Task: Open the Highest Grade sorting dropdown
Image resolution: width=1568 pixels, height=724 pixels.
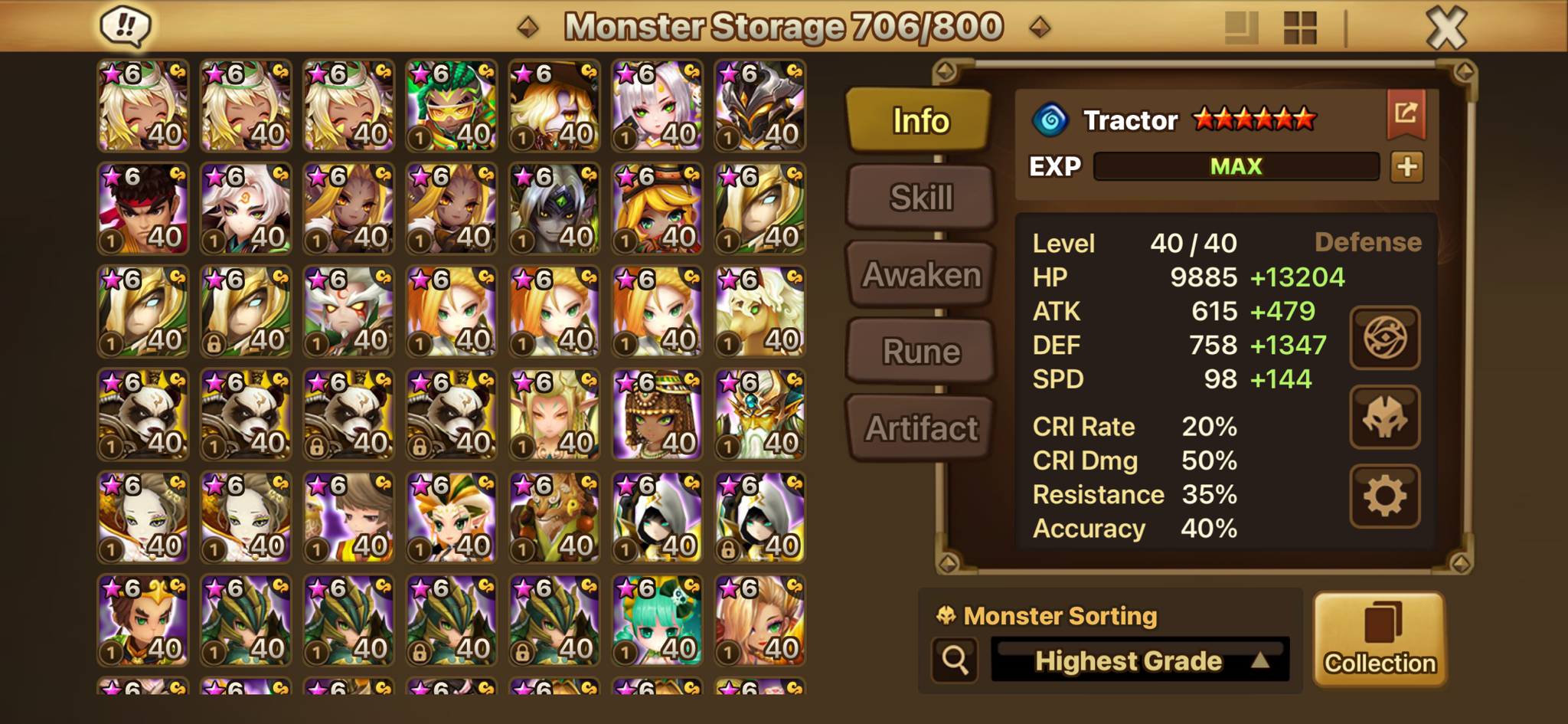Action: (1140, 660)
